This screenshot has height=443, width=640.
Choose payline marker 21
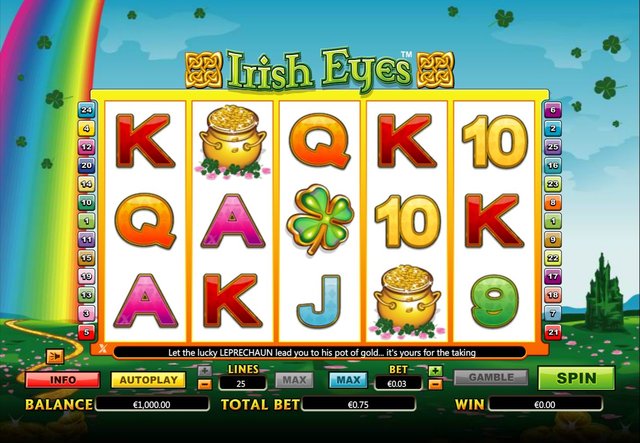(x=552, y=332)
